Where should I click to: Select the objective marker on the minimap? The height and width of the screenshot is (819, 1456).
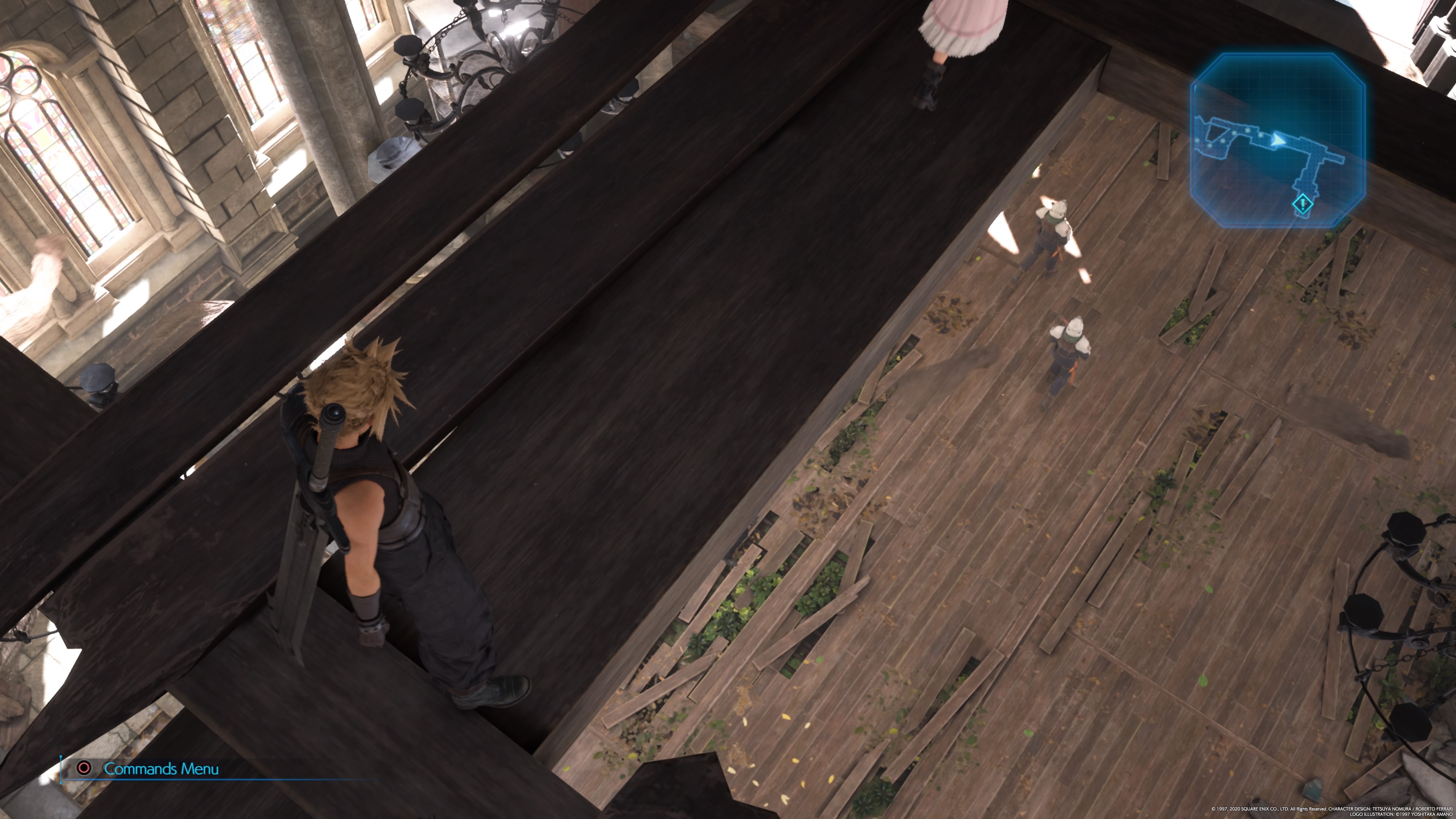click(1303, 204)
